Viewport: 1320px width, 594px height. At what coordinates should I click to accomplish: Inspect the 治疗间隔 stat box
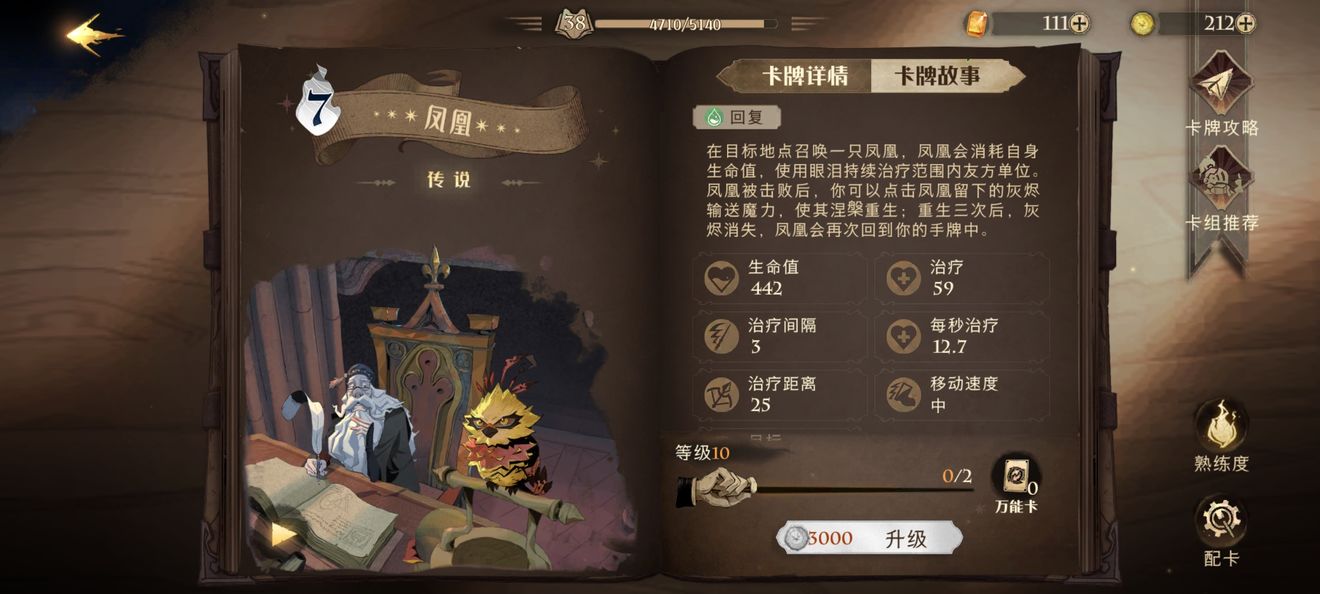pyautogui.click(x=779, y=336)
